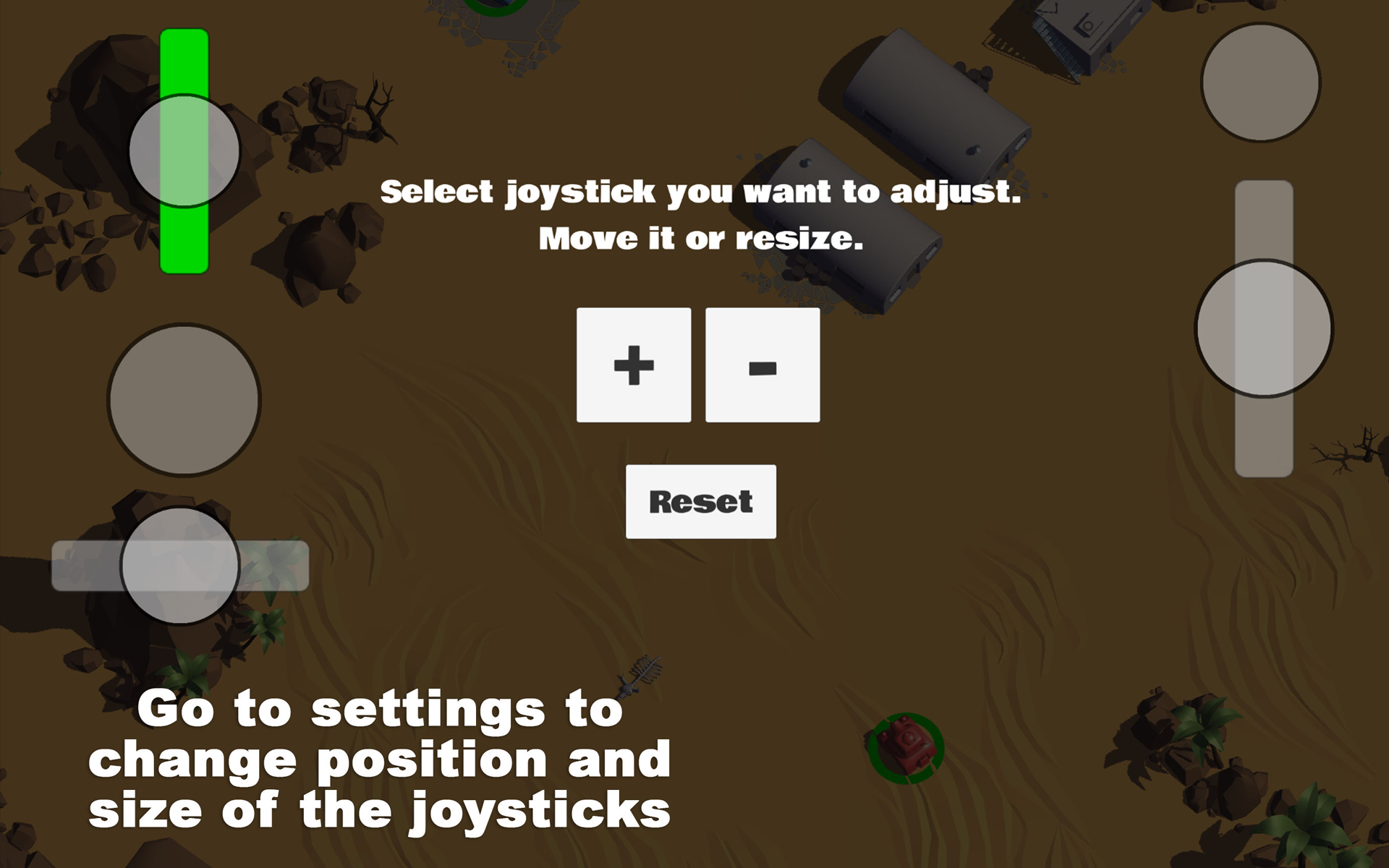This screenshot has width=1389, height=868.
Task: Click Reset to restore default joystick layout
Action: (701, 501)
